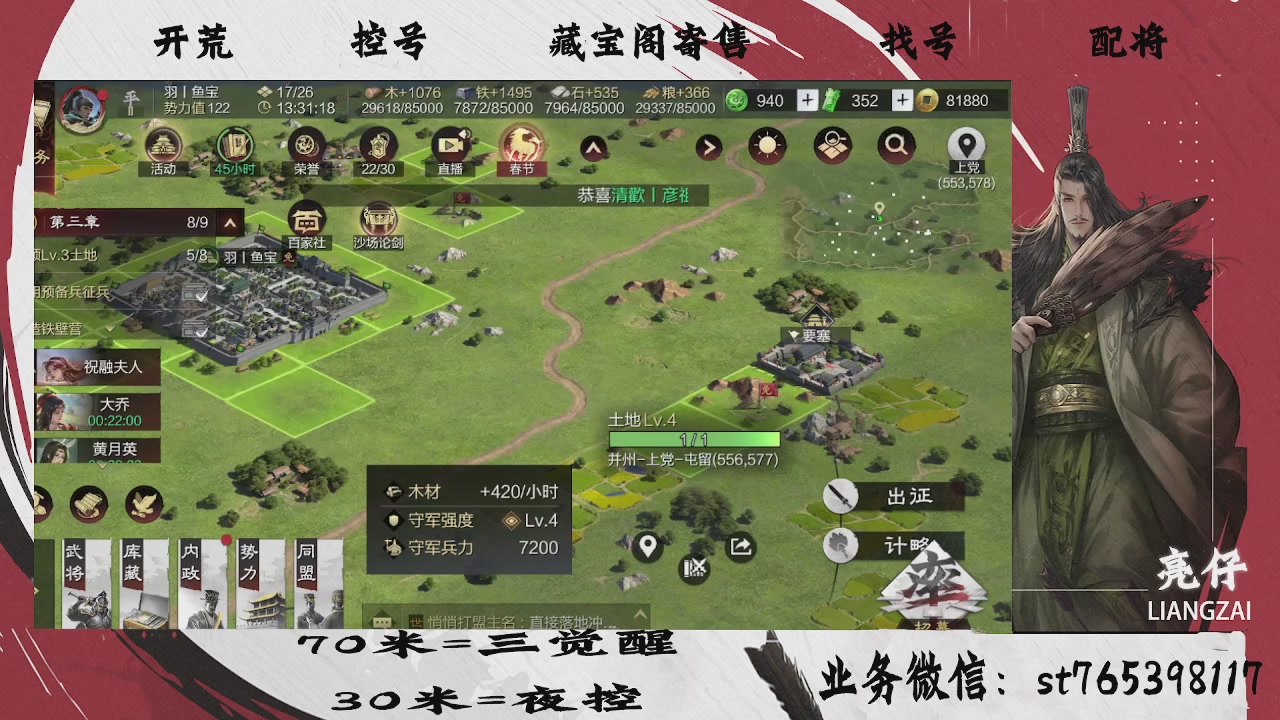The width and height of the screenshot is (1280, 720).
Task: Click the green 1/1 land progress bar
Action: 695,439
